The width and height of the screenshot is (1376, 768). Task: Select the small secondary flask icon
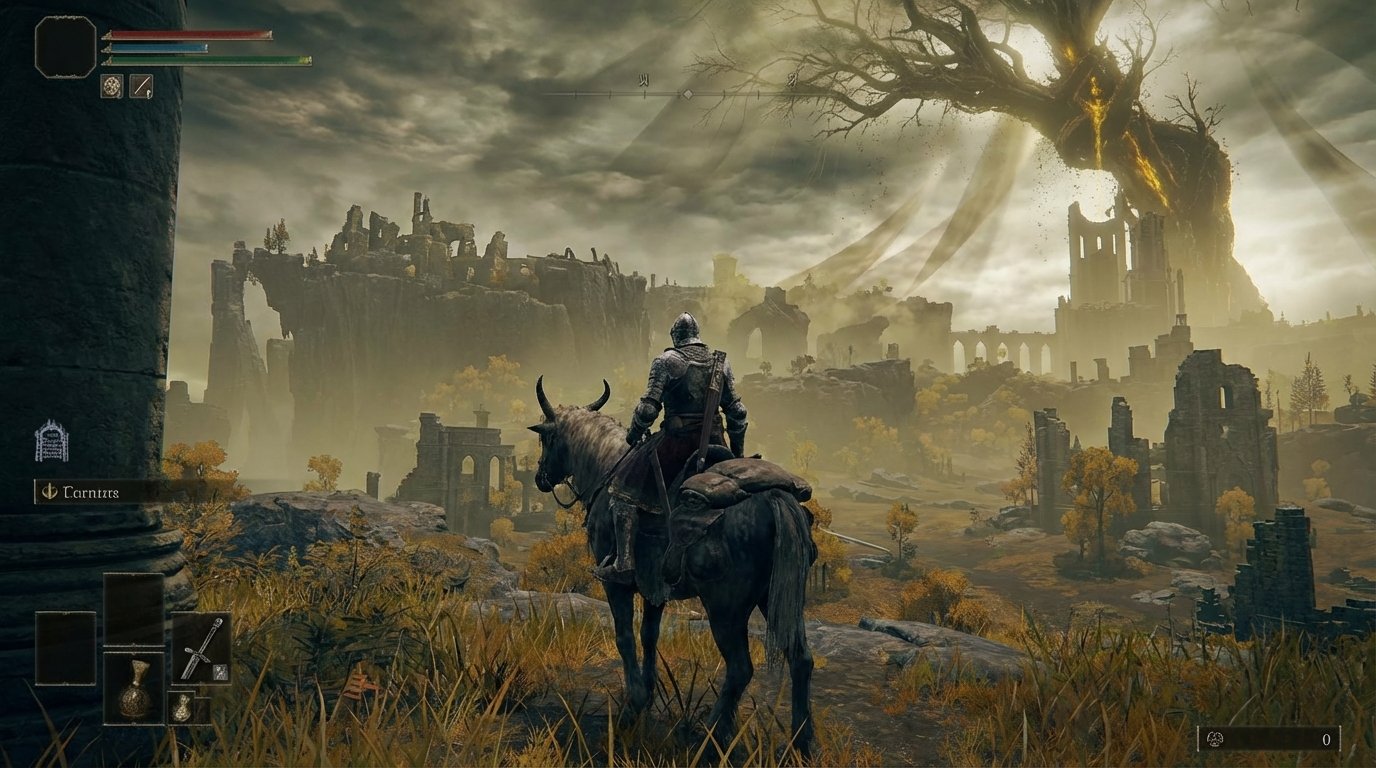(182, 709)
